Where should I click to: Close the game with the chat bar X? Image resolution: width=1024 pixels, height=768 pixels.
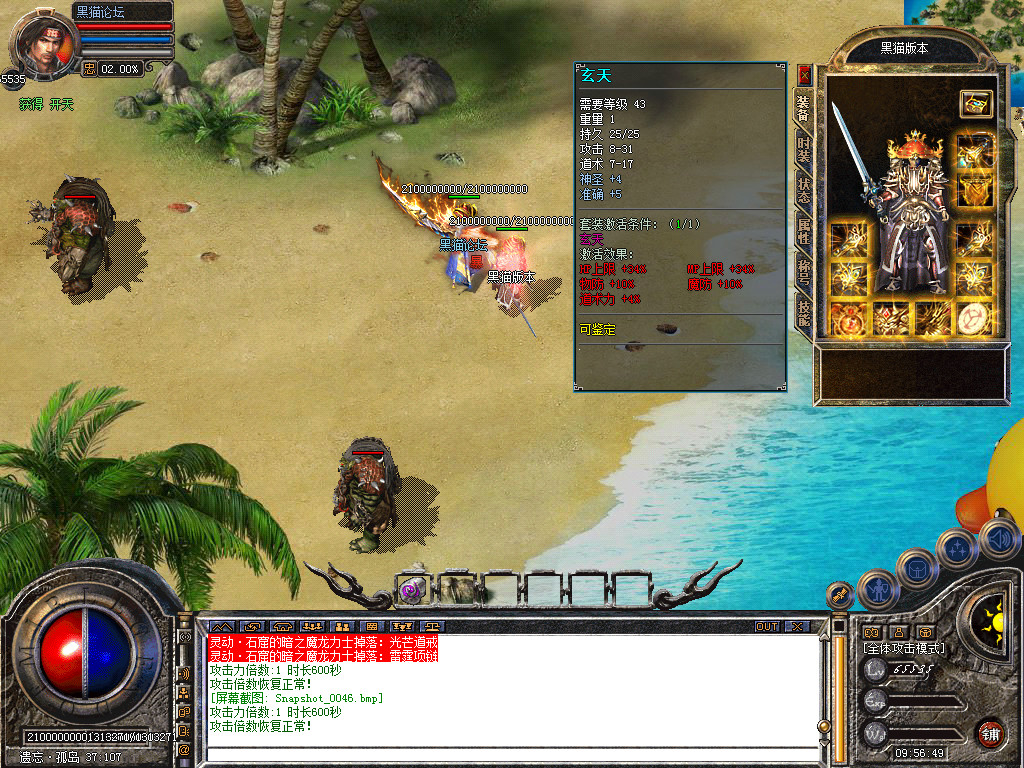coord(796,626)
